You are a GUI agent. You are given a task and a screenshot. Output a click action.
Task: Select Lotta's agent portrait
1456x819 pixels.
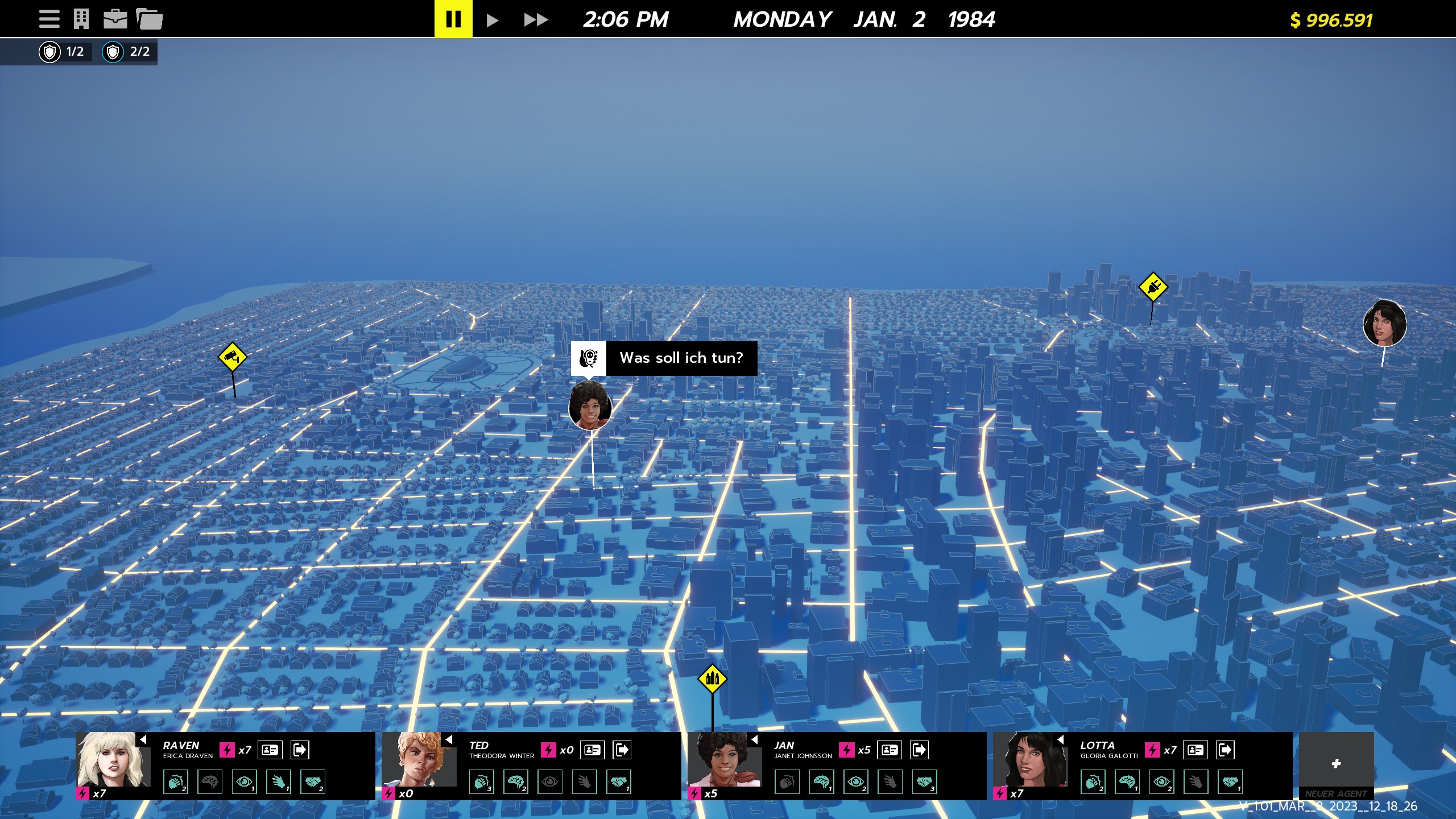[x=1031, y=760]
